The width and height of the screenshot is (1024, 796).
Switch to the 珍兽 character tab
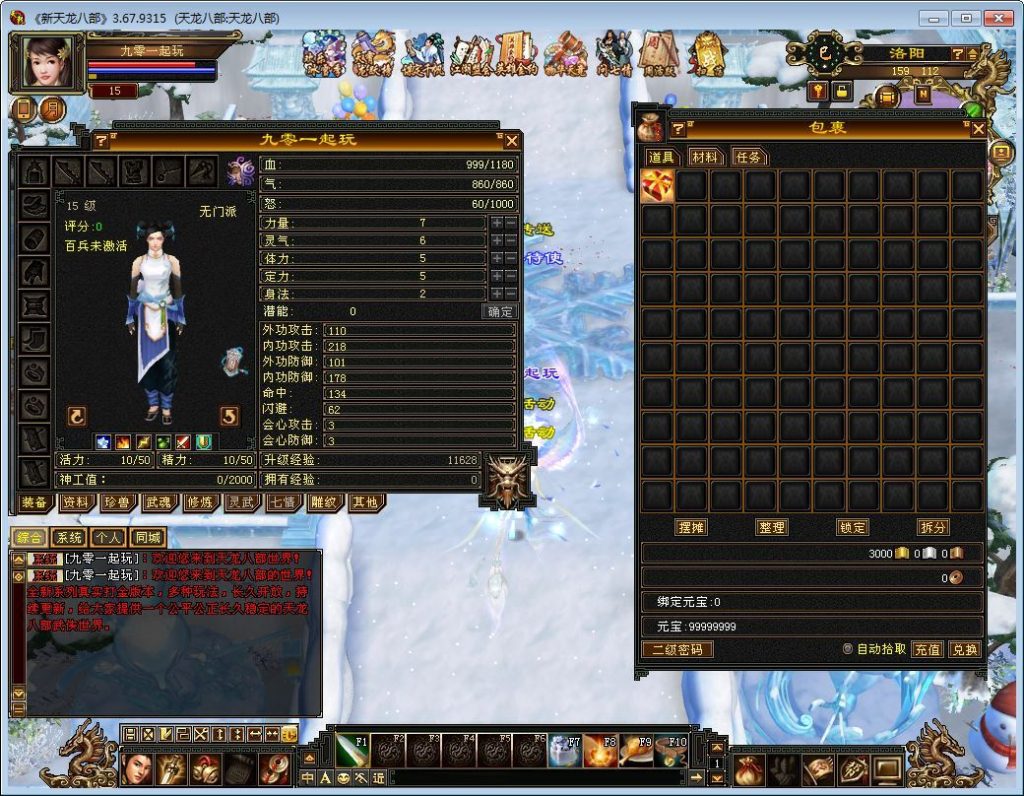point(116,502)
